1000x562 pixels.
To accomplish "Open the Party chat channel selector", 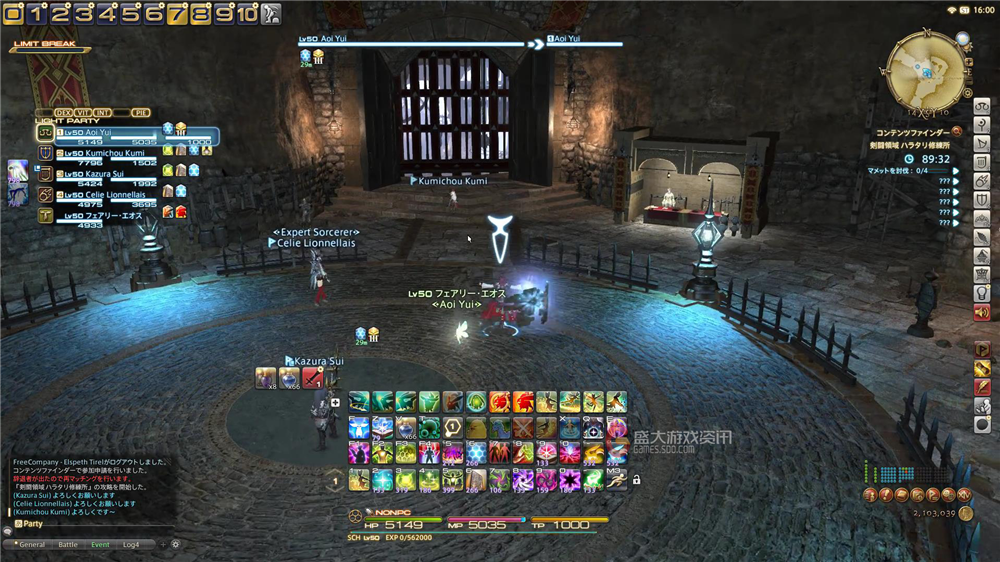I will click(27, 524).
